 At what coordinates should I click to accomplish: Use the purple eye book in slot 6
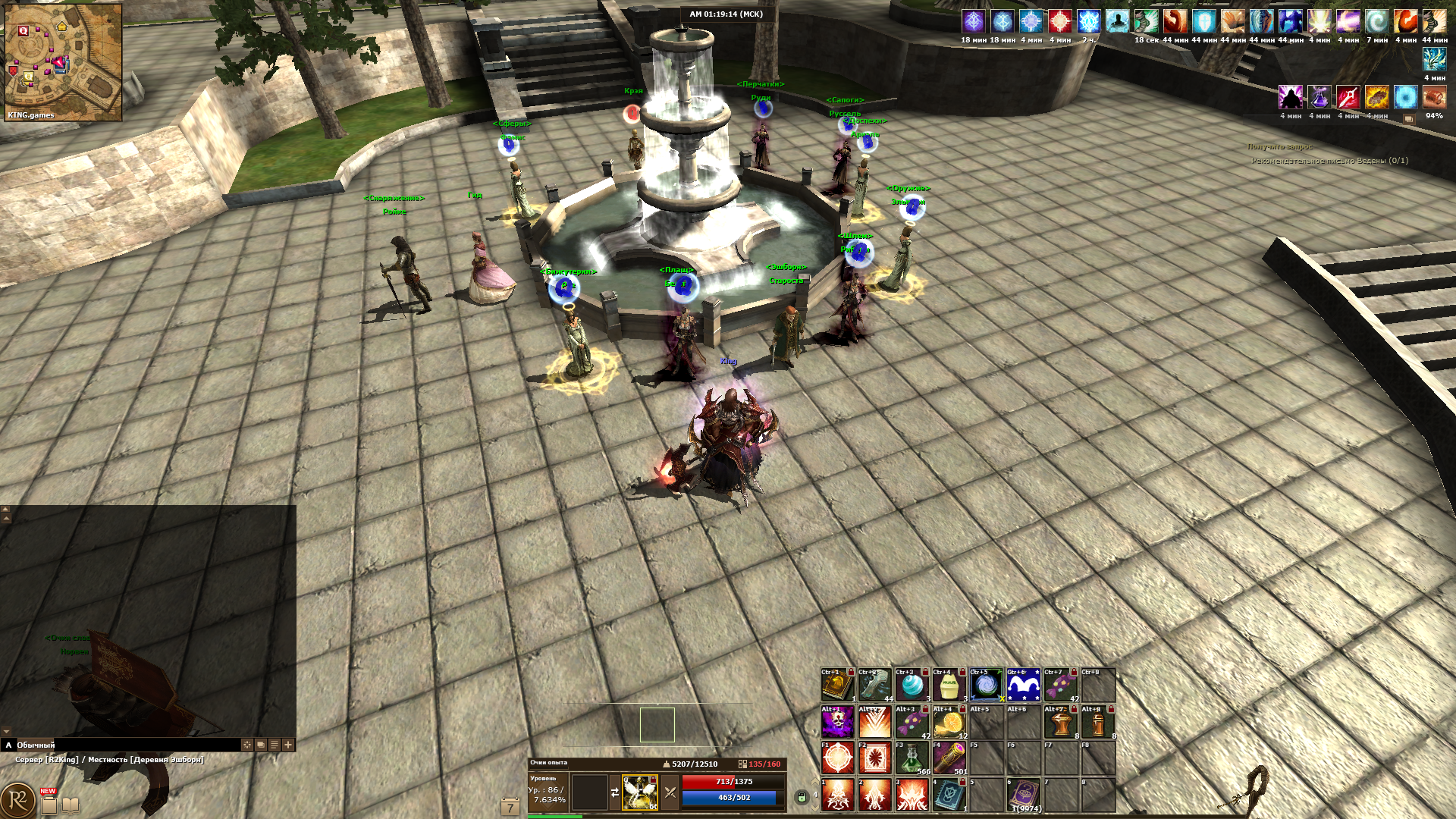(1023, 794)
